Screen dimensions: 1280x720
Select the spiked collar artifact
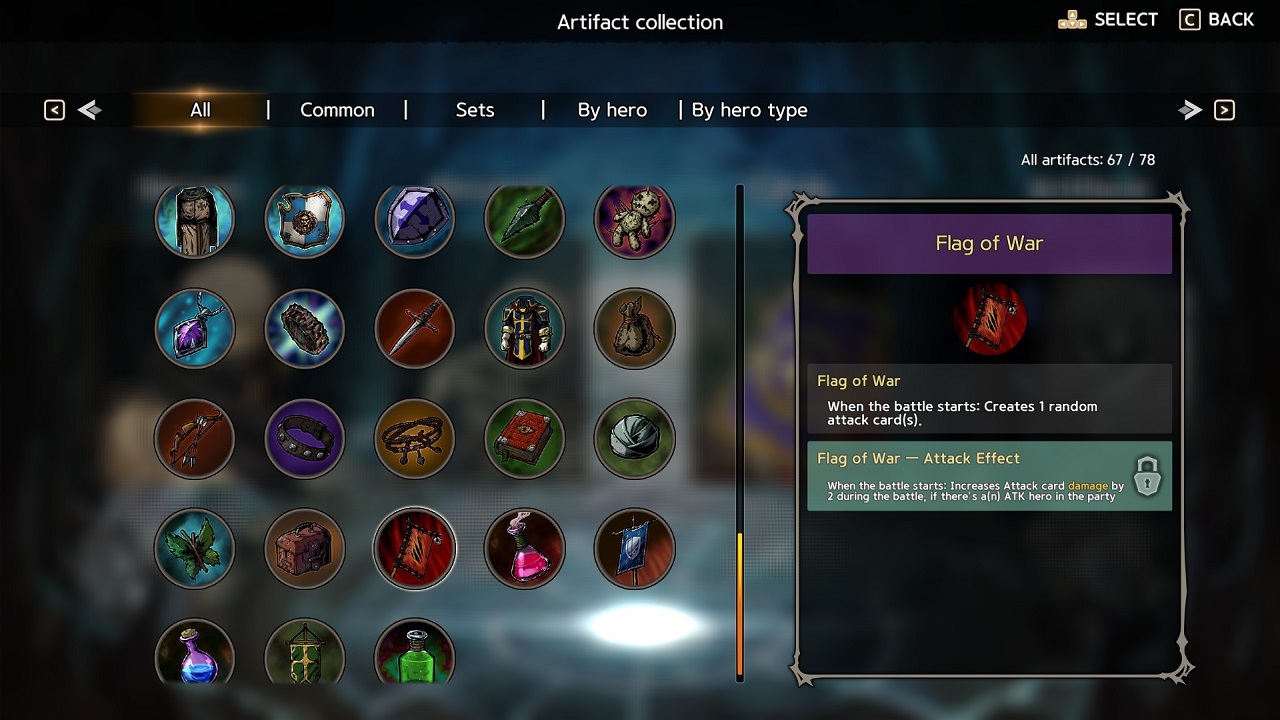coord(305,439)
